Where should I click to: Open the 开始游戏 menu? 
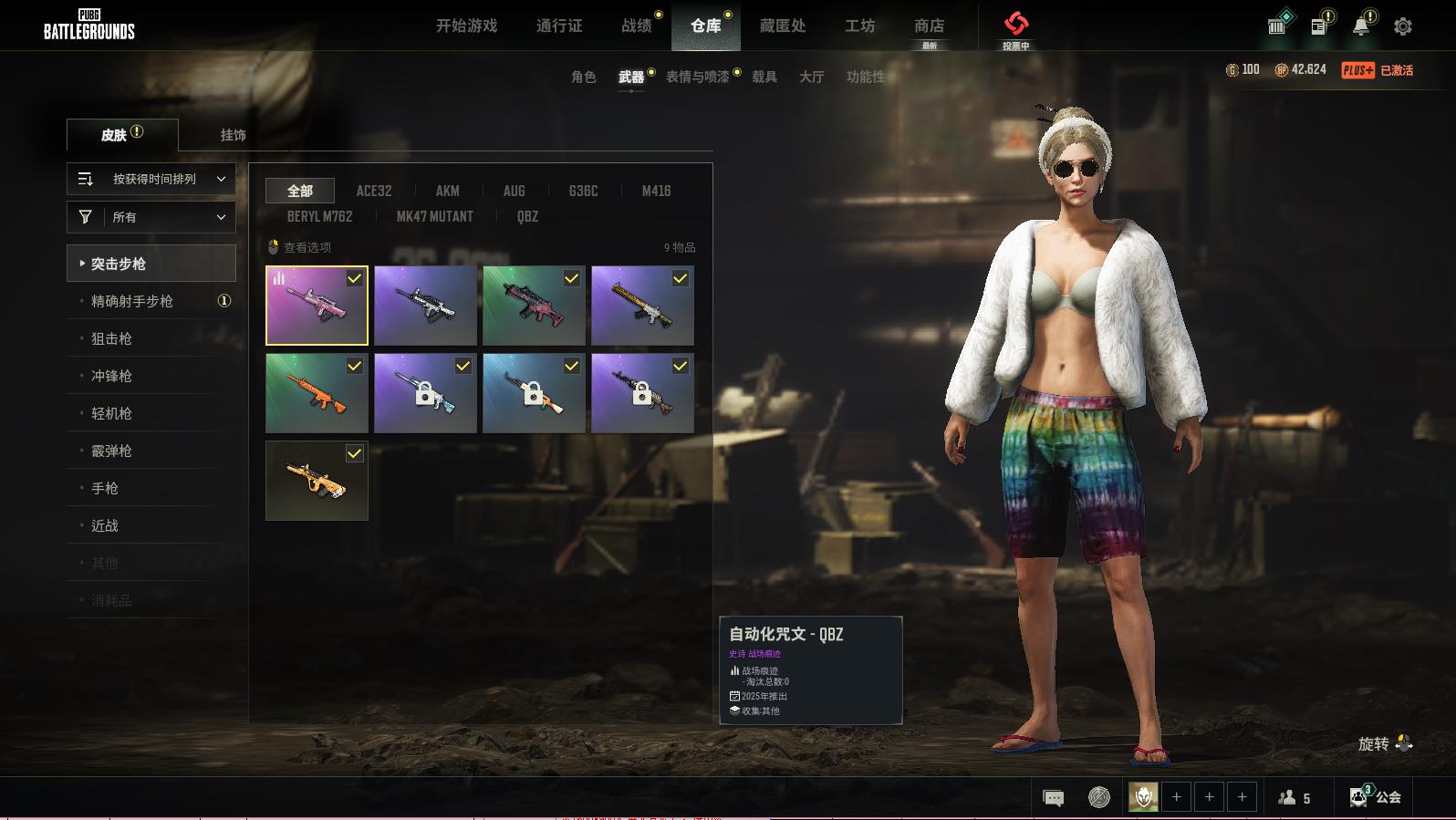[x=466, y=26]
